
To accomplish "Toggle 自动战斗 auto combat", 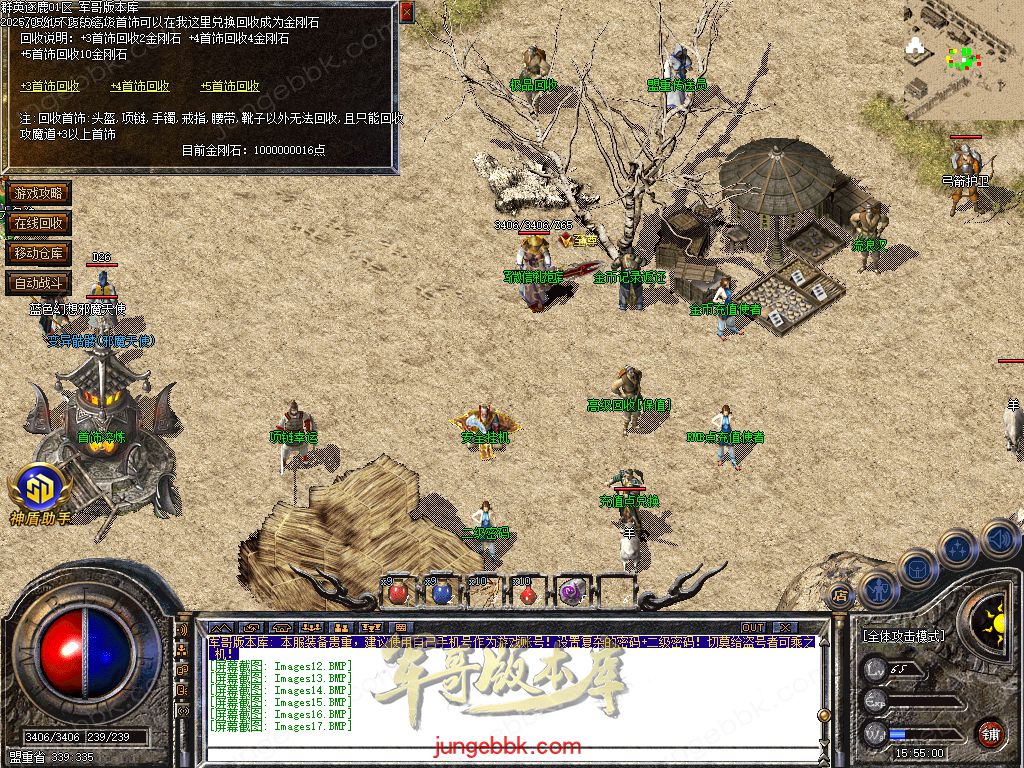I will tap(38, 283).
